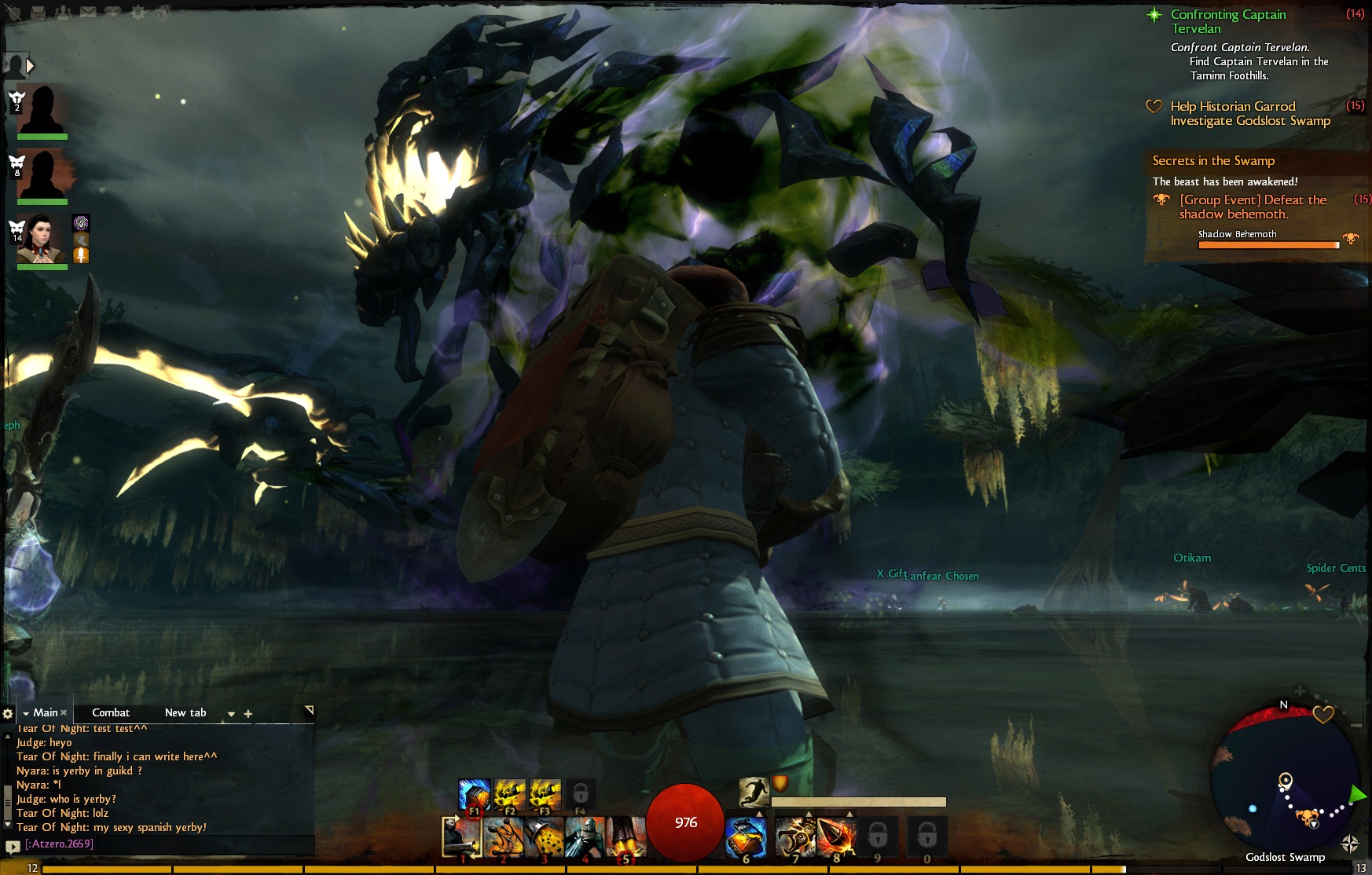
Task: Open the inventory bag icon
Action: pyautogui.click(x=38, y=13)
